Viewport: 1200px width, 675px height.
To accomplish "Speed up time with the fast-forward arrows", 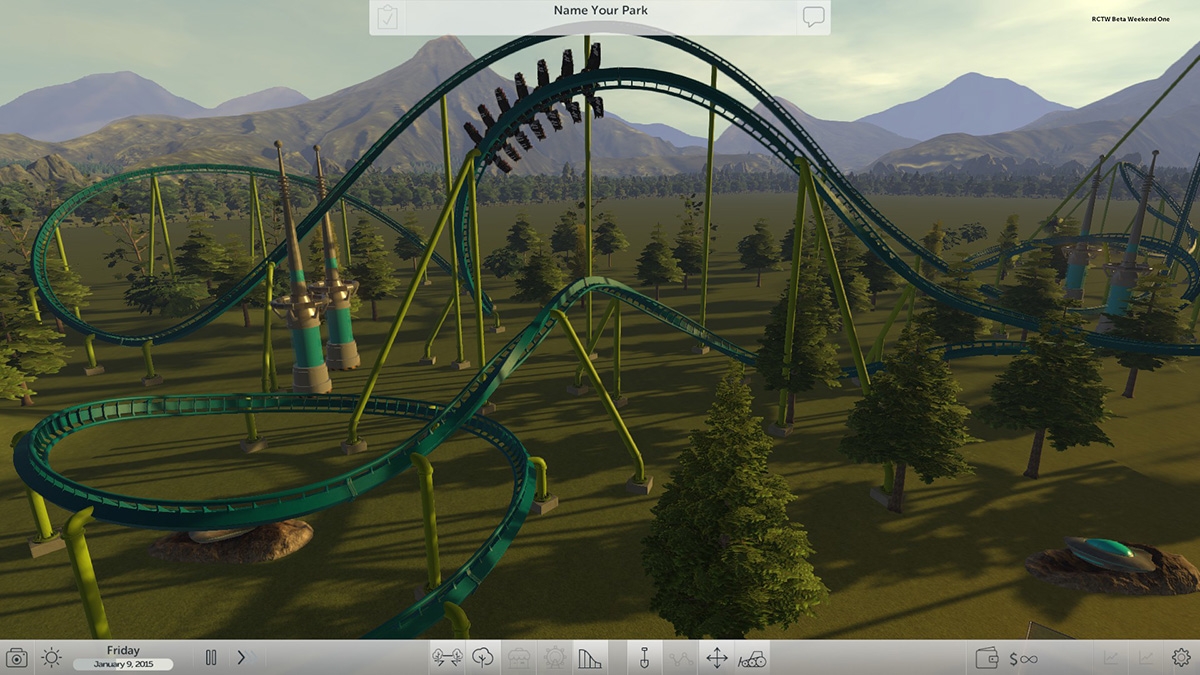I will pos(245,658).
